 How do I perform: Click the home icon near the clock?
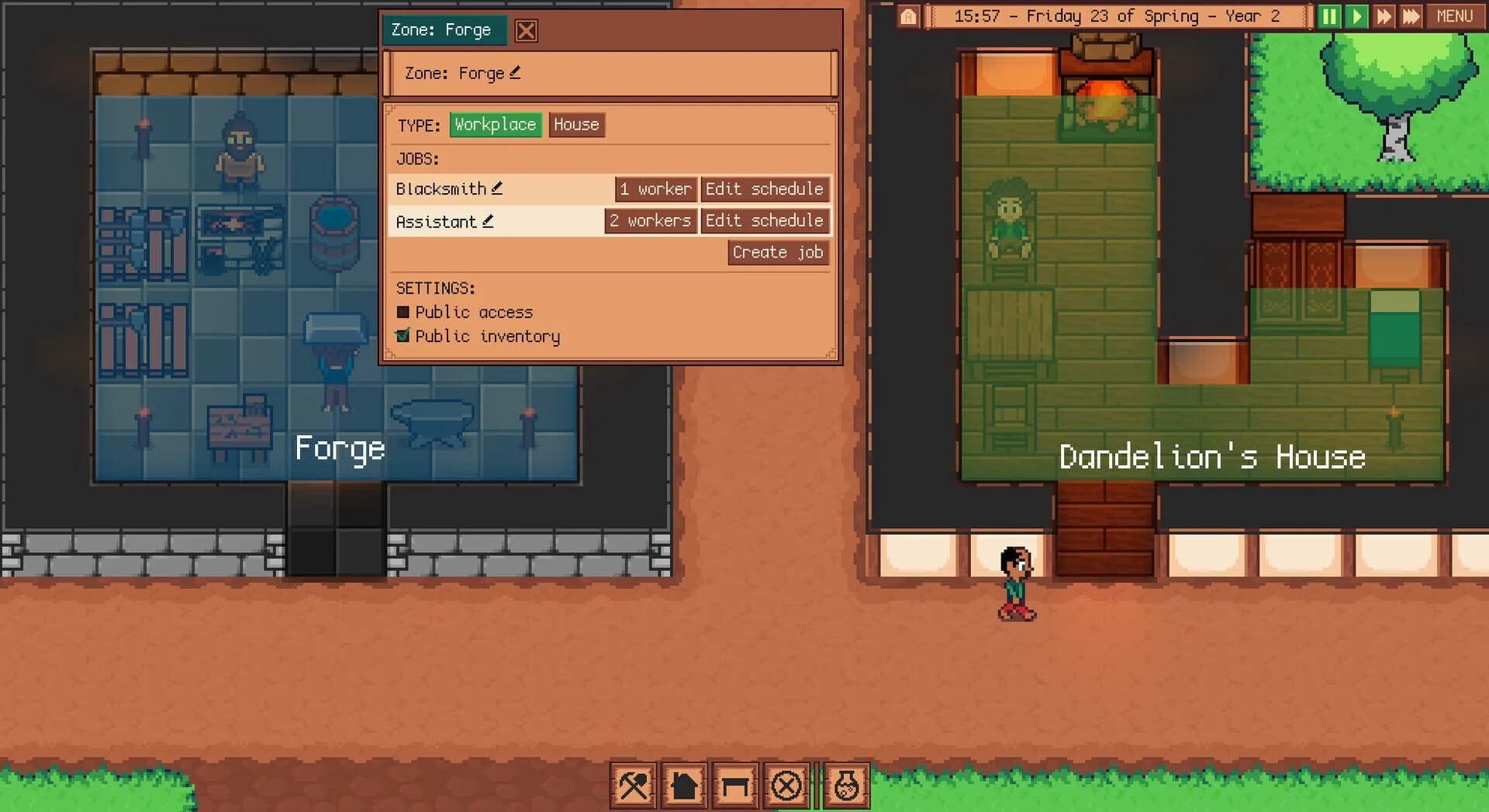[x=908, y=16]
